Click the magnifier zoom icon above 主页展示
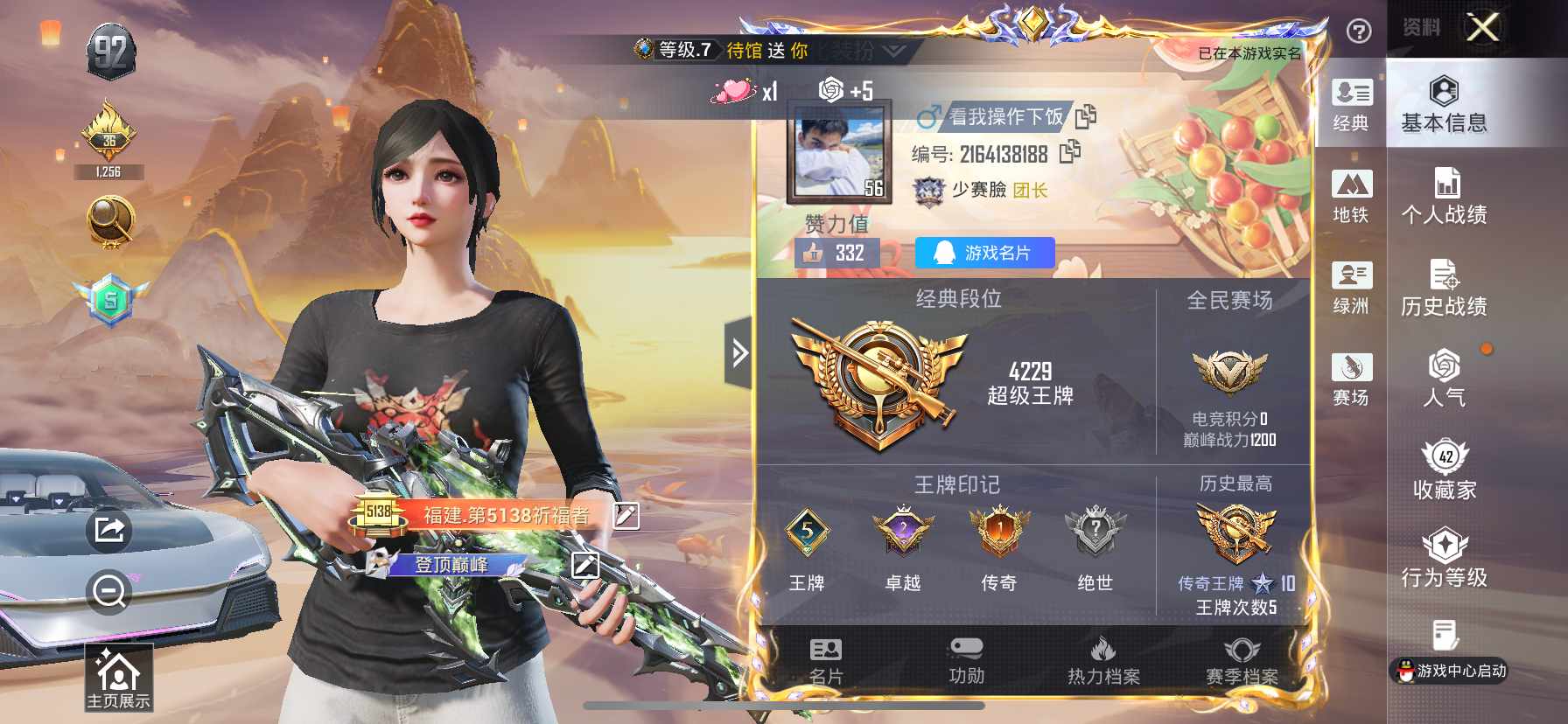Viewport: 1568px width, 724px height. click(107, 591)
